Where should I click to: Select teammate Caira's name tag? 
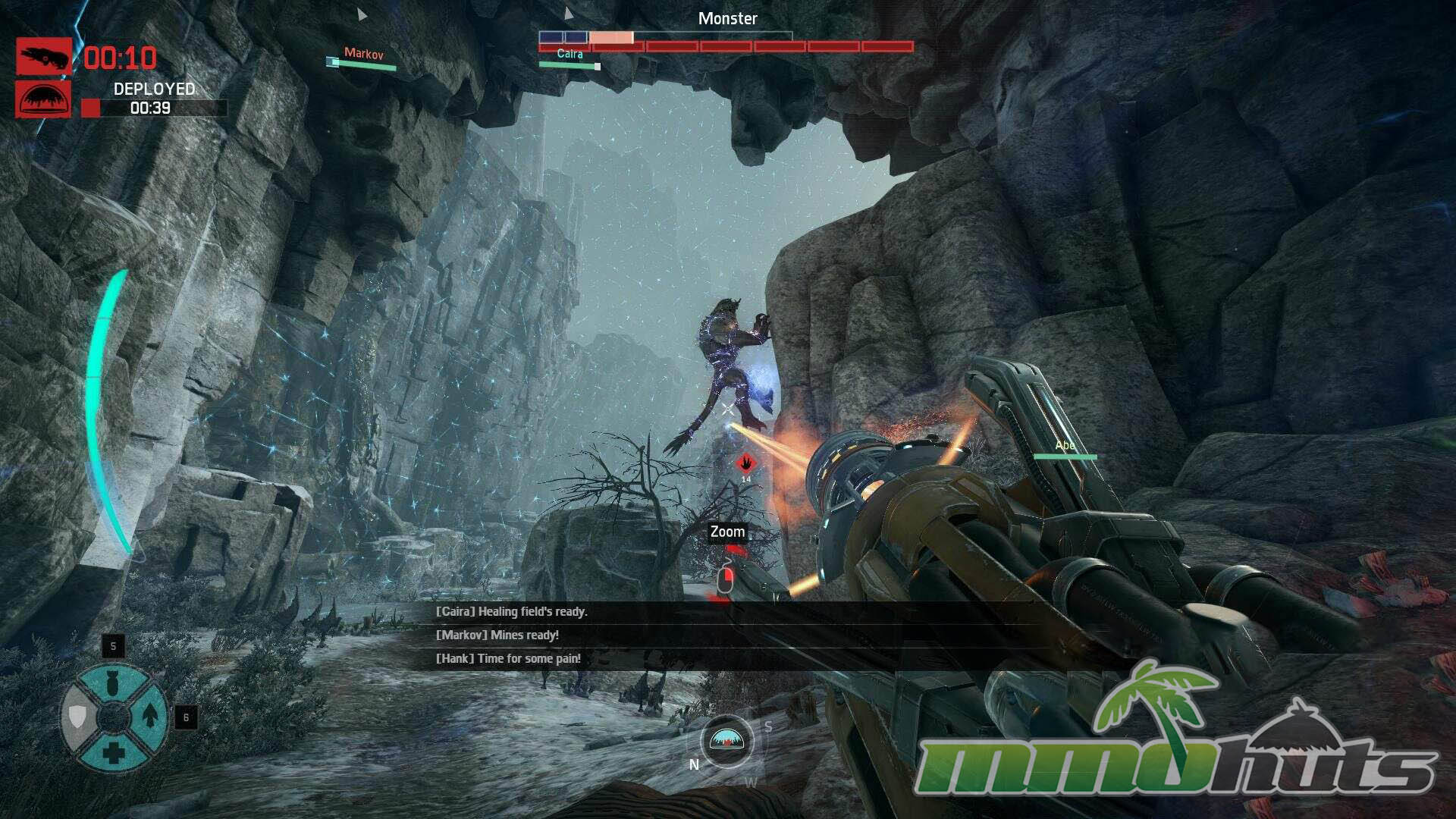tap(570, 54)
